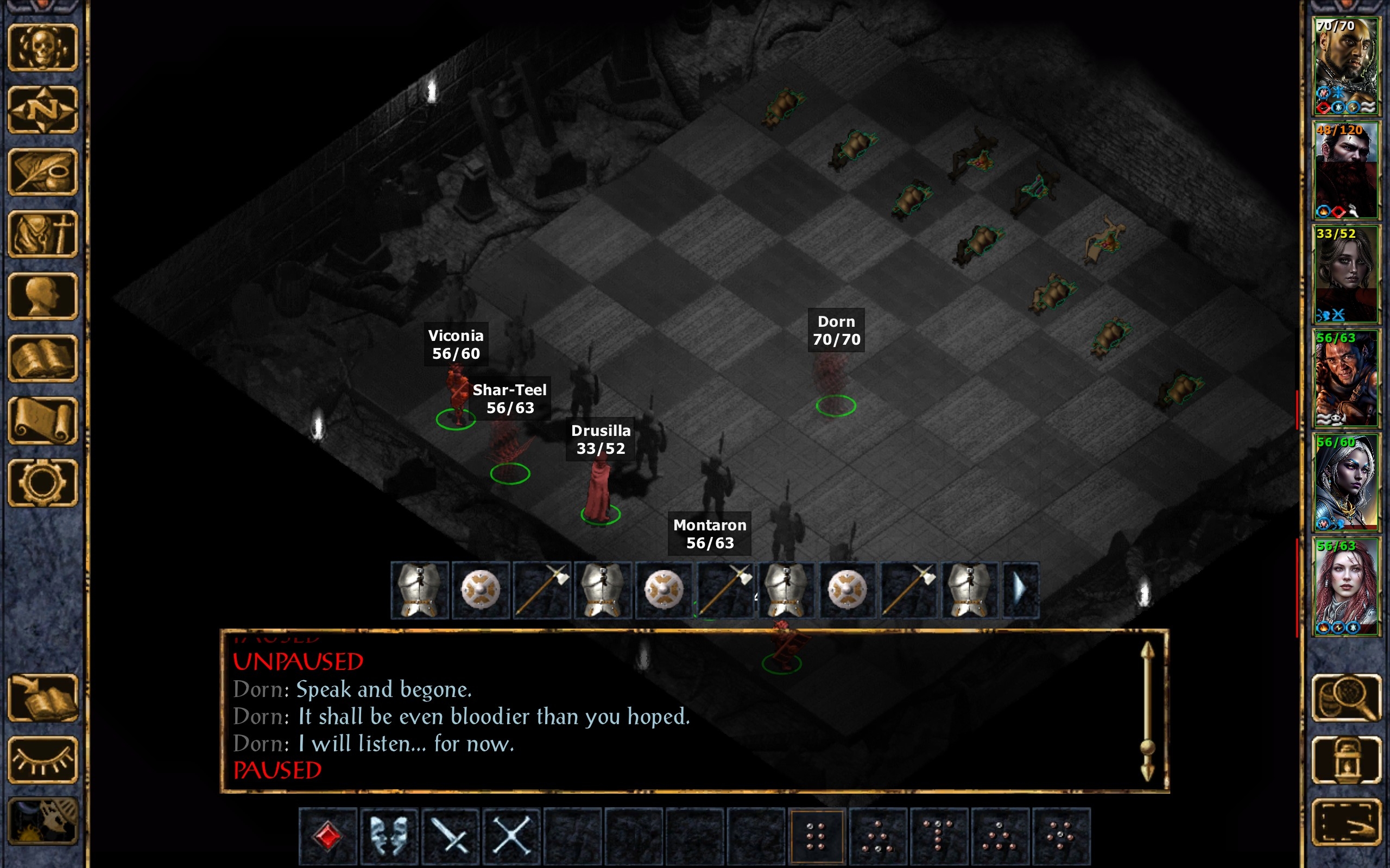Show the character record with the head icon
Viewport: 1390px width, 868px height.
tap(42, 296)
